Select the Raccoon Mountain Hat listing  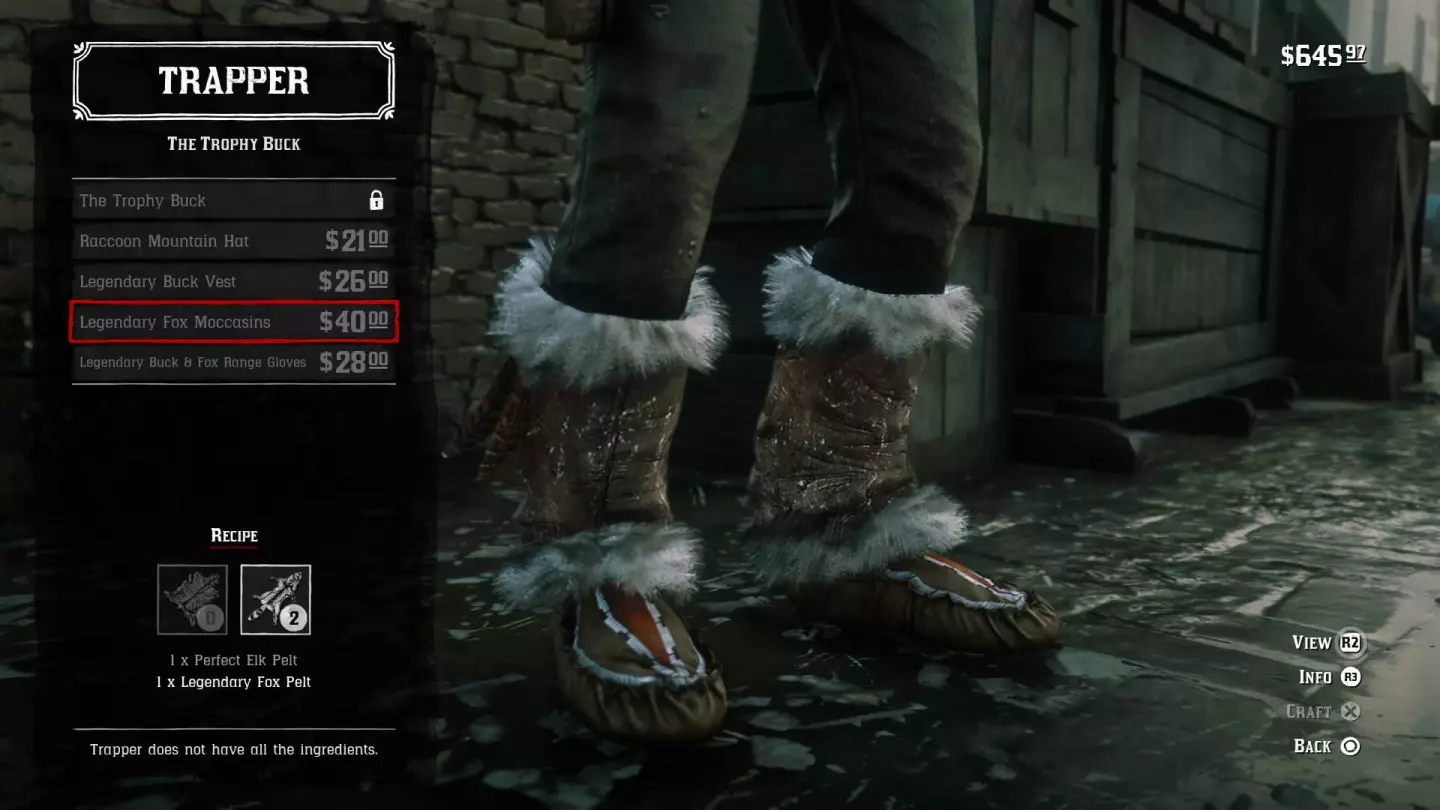click(x=233, y=240)
